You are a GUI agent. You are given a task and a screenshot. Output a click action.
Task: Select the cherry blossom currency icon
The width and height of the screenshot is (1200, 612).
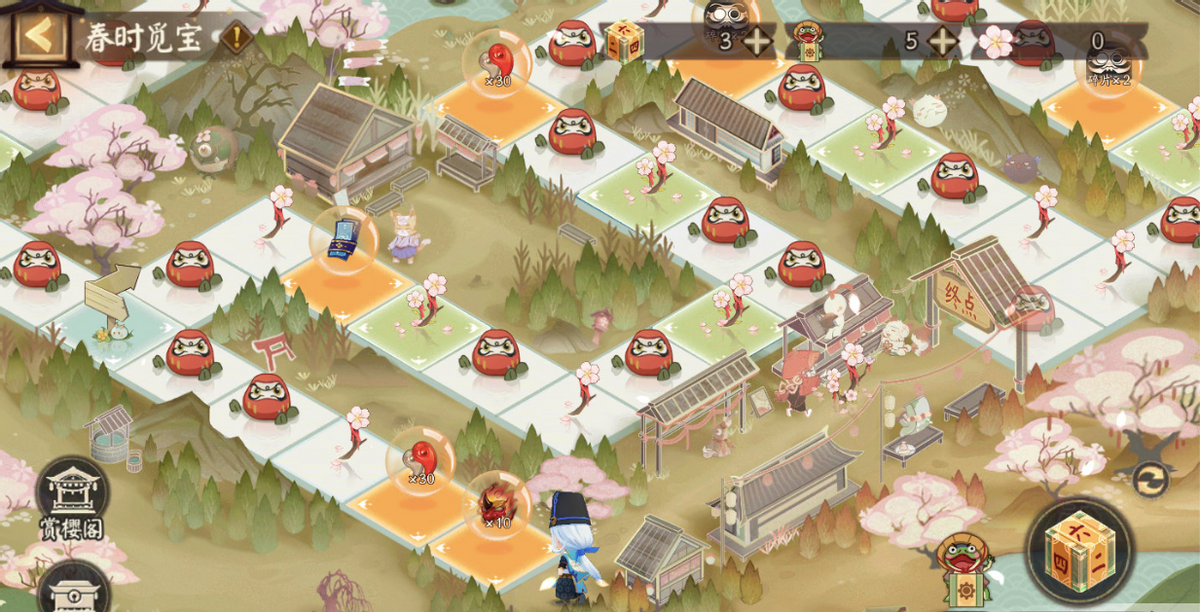pyautogui.click(x=996, y=42)
